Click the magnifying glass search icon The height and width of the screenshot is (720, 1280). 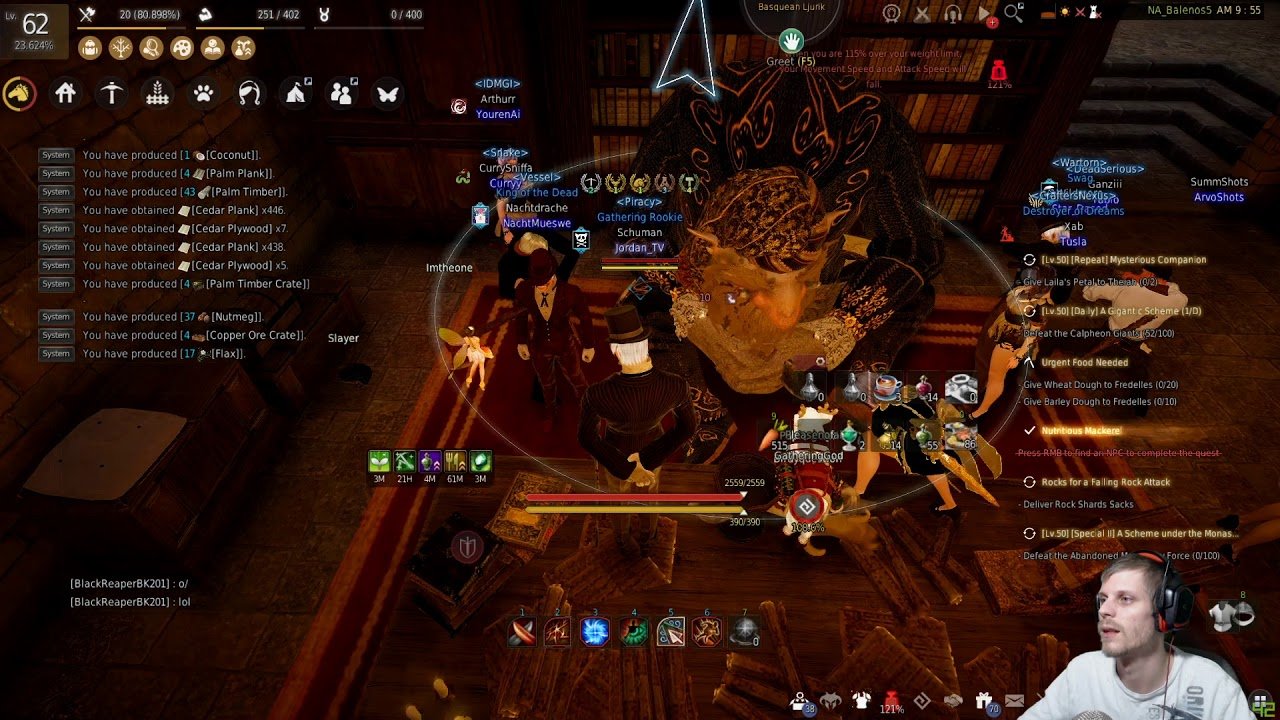pos(1014,13)
